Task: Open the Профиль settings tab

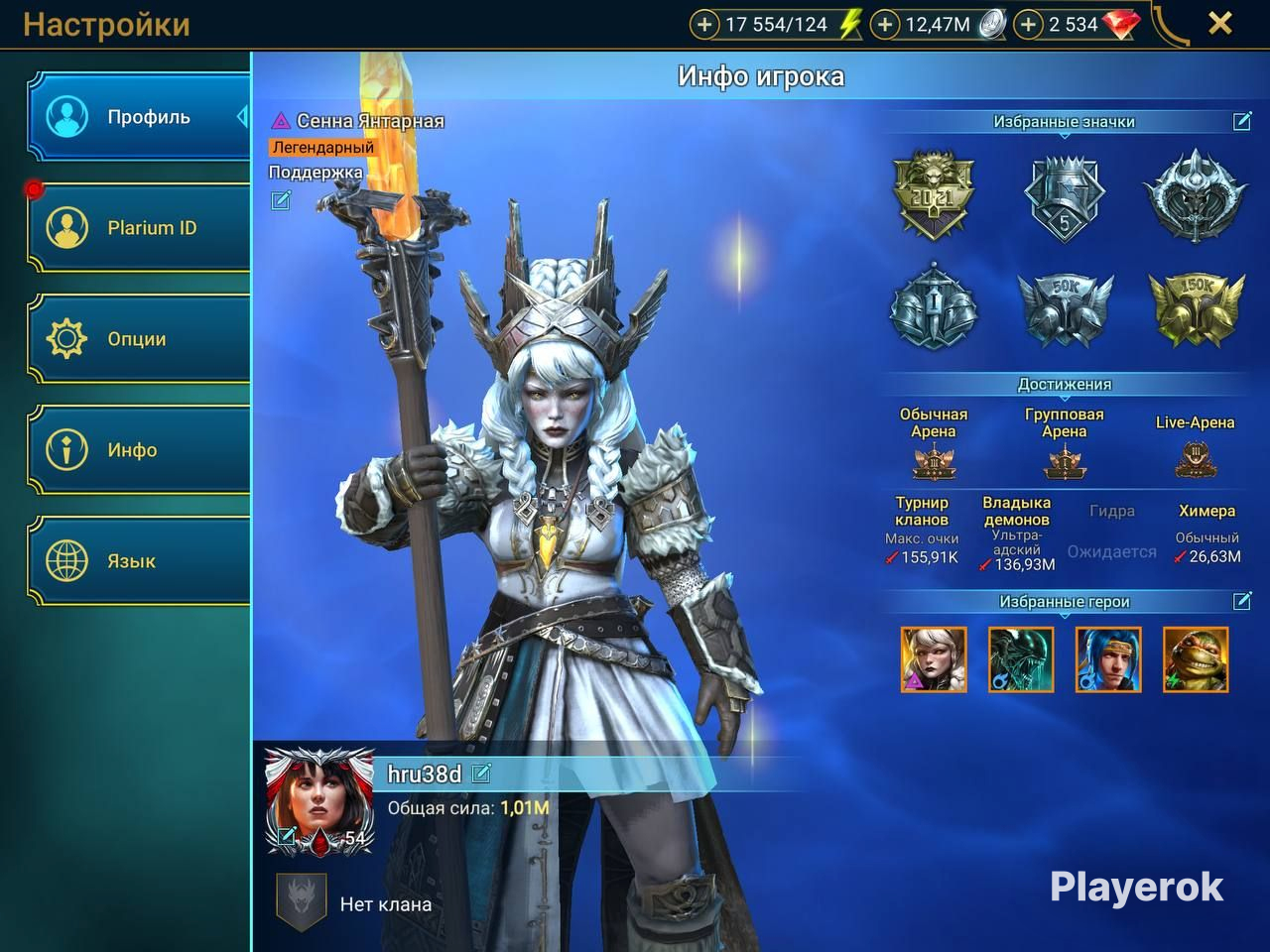Action: coord(139,117)
